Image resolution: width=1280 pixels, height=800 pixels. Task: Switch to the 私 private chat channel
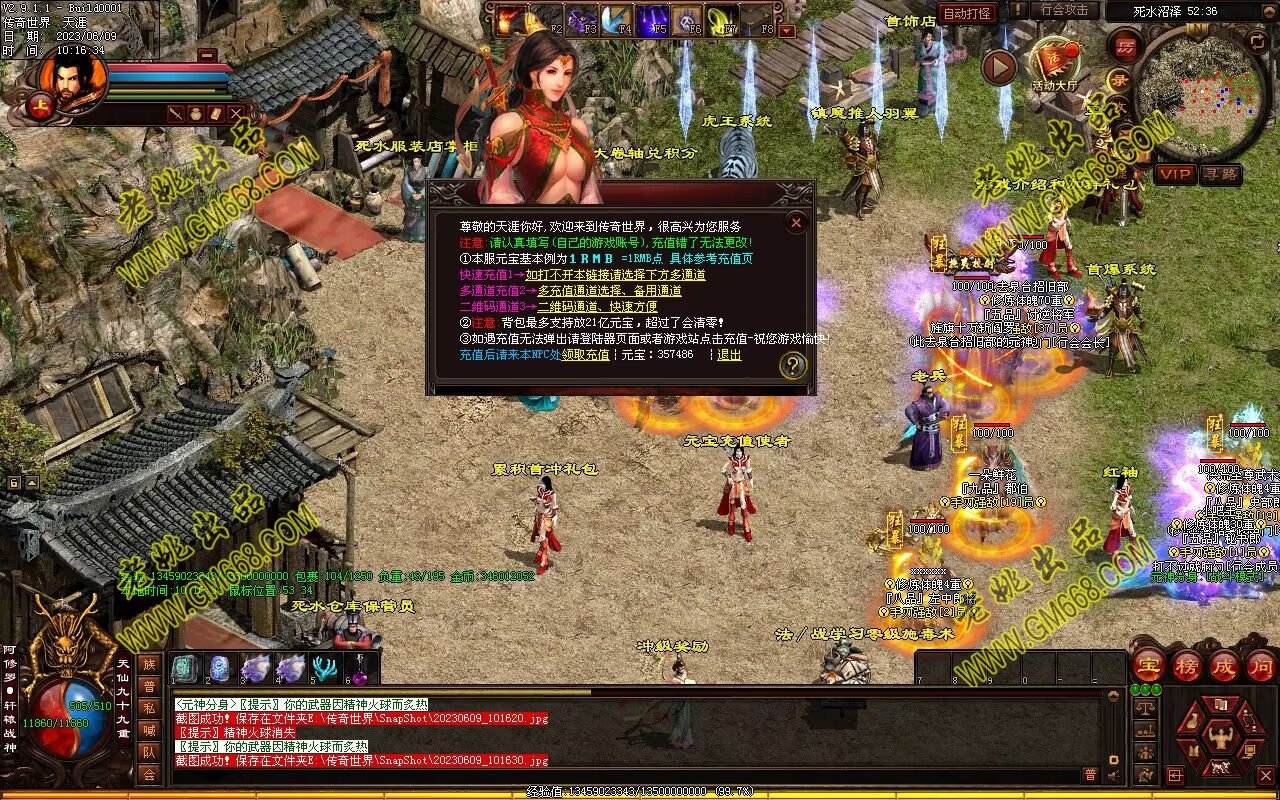(x=148, y=708)
